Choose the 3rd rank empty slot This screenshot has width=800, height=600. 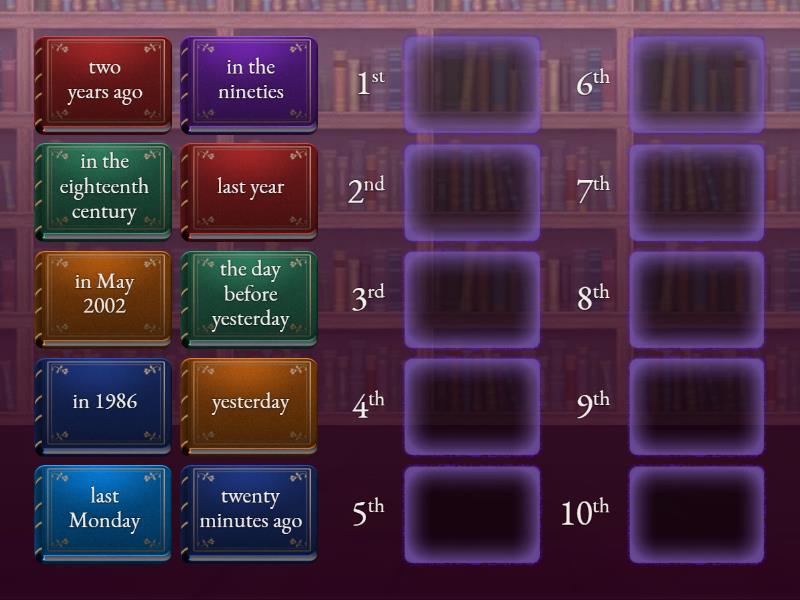pos(472,298)
